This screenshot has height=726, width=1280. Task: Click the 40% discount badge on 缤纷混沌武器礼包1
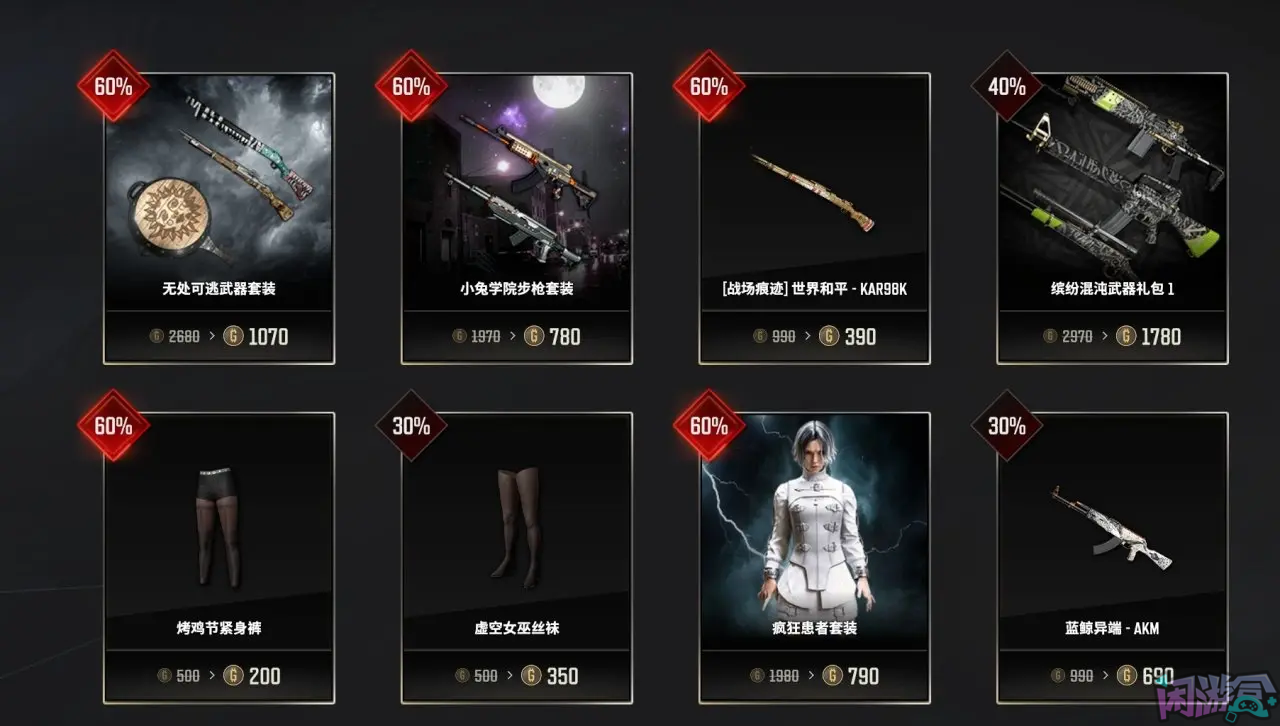[x=1006, y=88]
